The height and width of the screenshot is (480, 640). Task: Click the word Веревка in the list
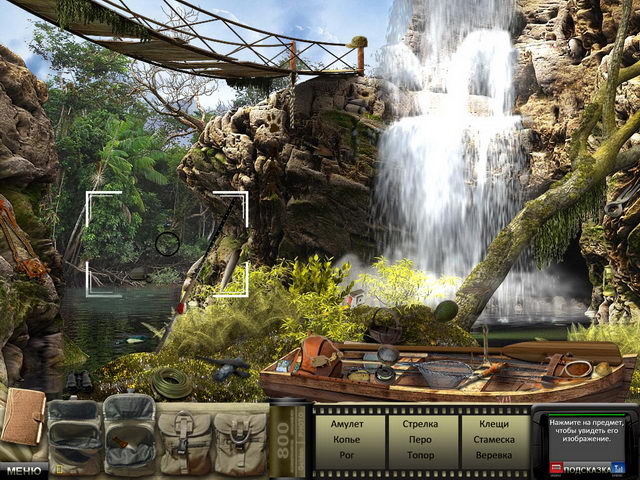coord(494,455)
